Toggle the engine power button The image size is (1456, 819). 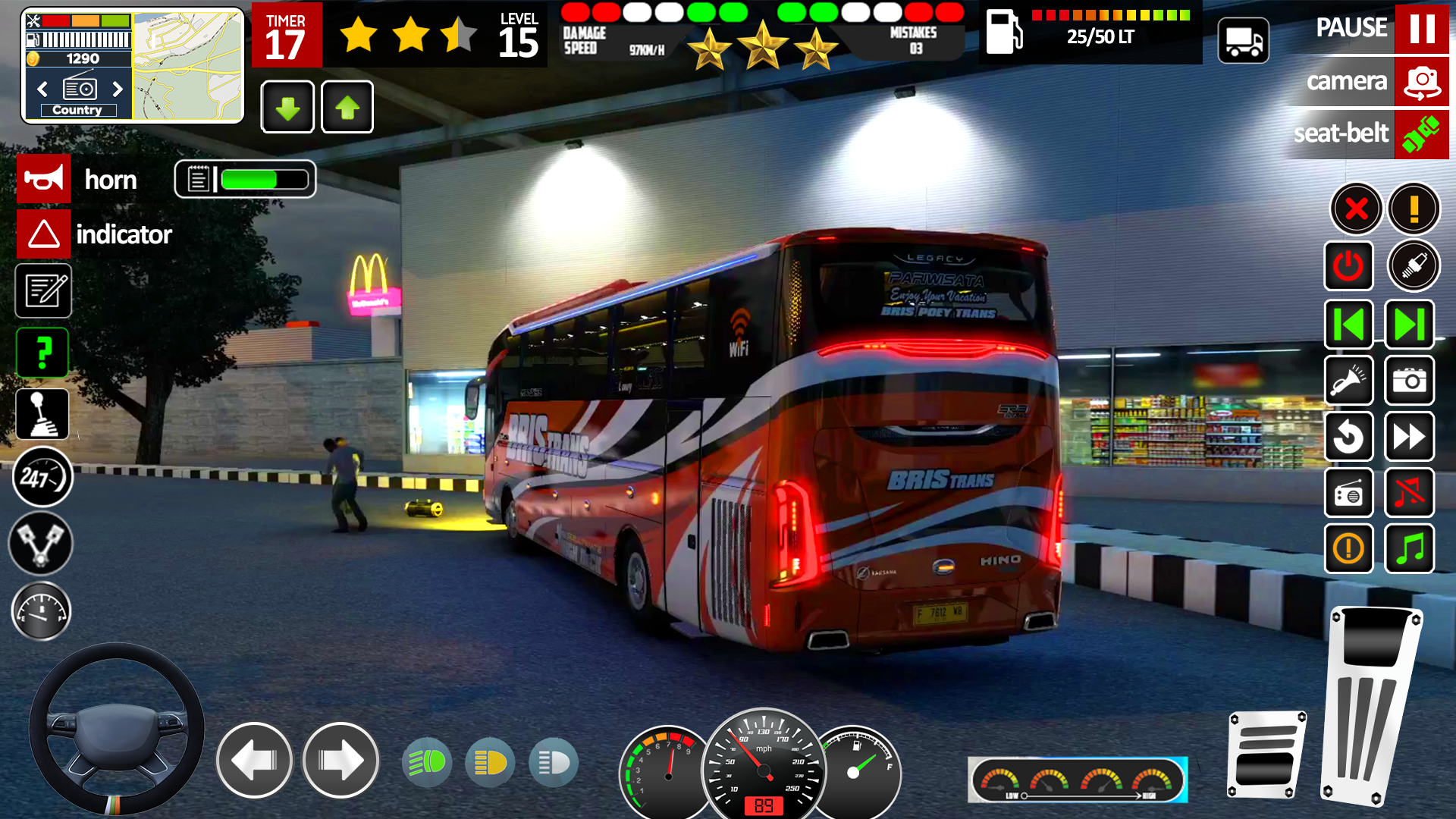(x=1348, y=265)
